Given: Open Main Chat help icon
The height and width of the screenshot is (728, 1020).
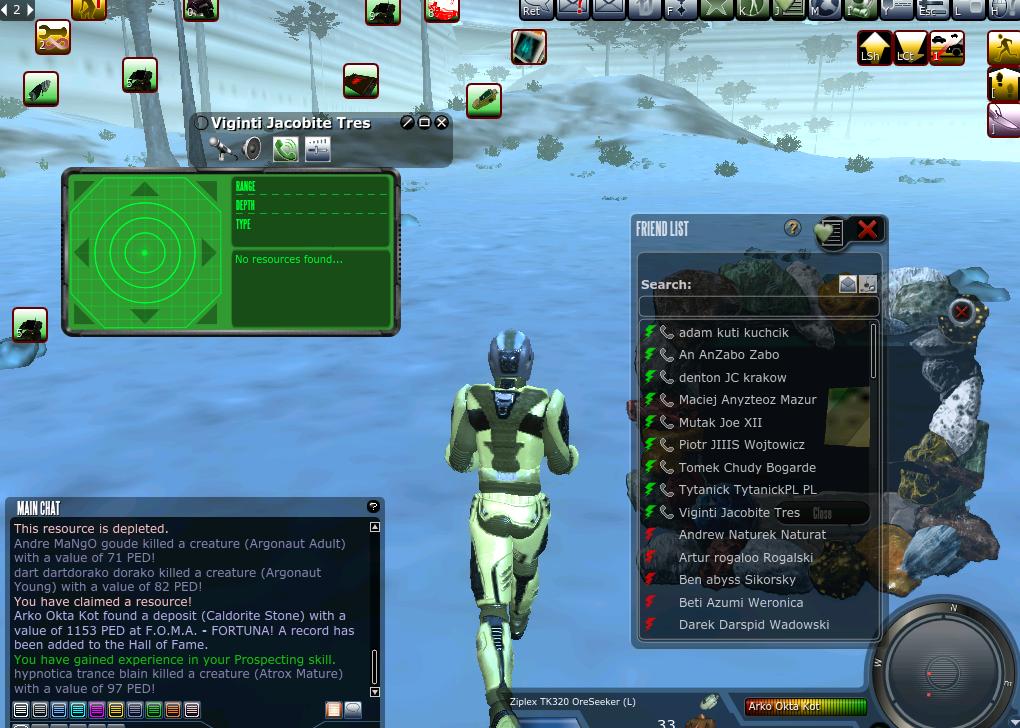Looking at the screenshot, I should pos(373,507).
